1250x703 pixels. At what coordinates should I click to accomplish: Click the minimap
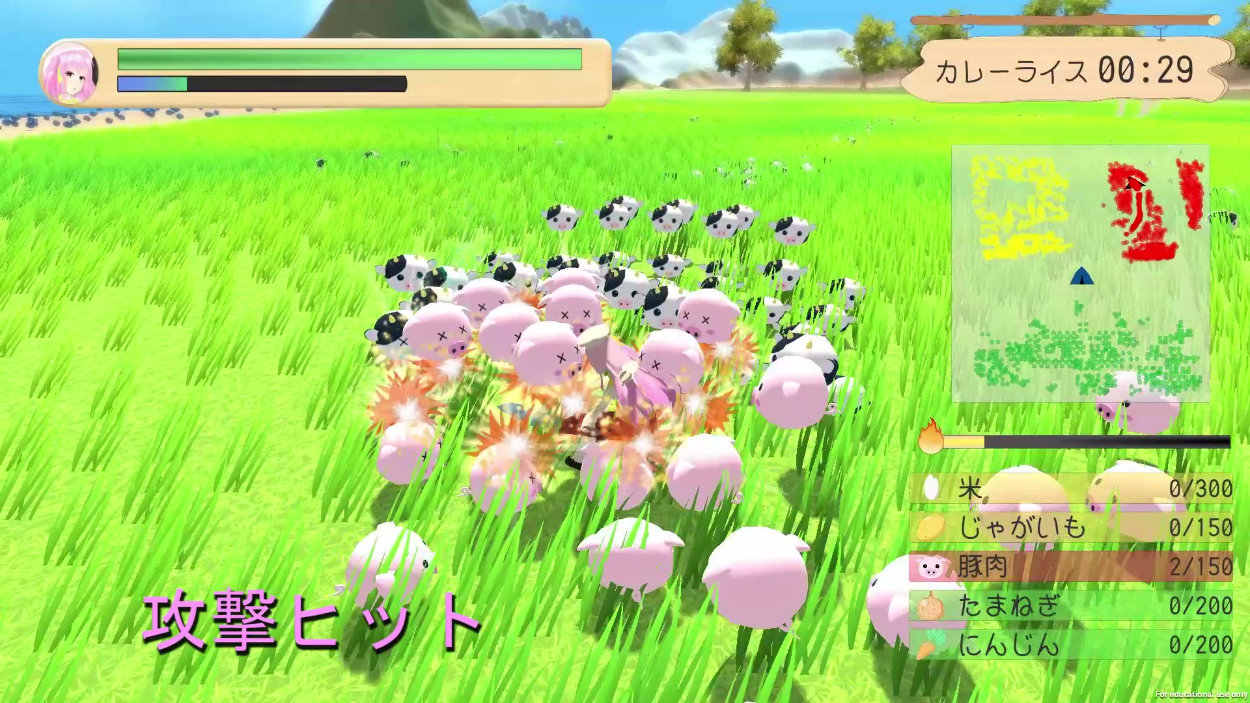pos(1080,272)
